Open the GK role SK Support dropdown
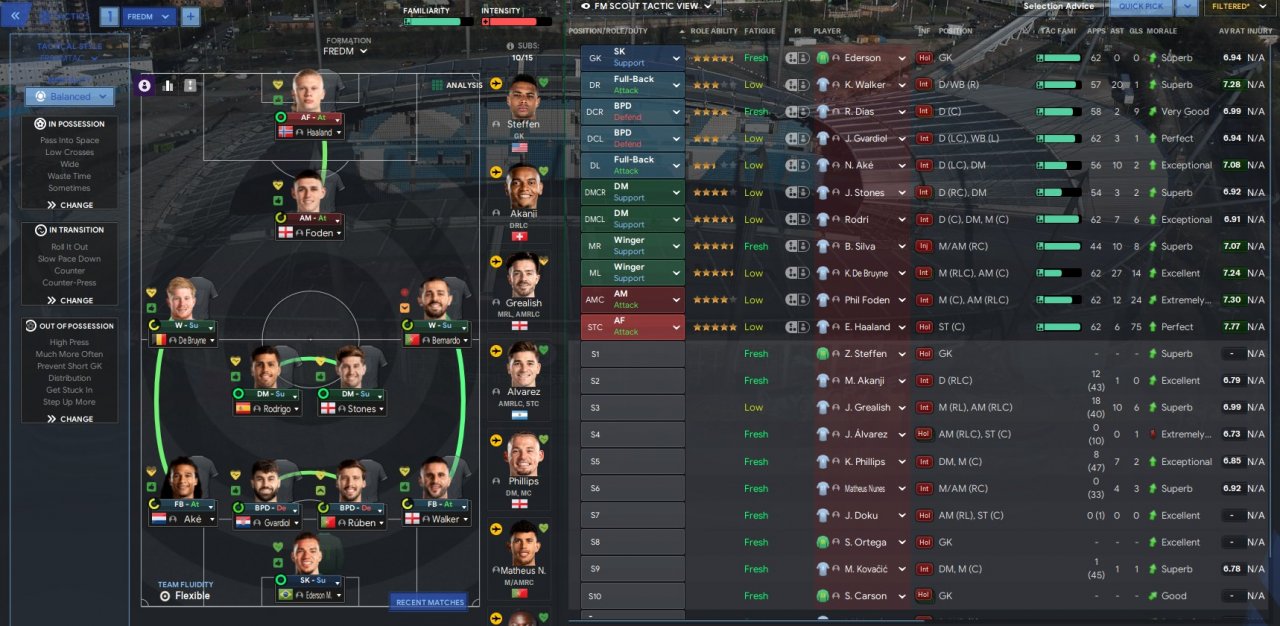This screenshot has height=626, width=1280. pos(633,57)
